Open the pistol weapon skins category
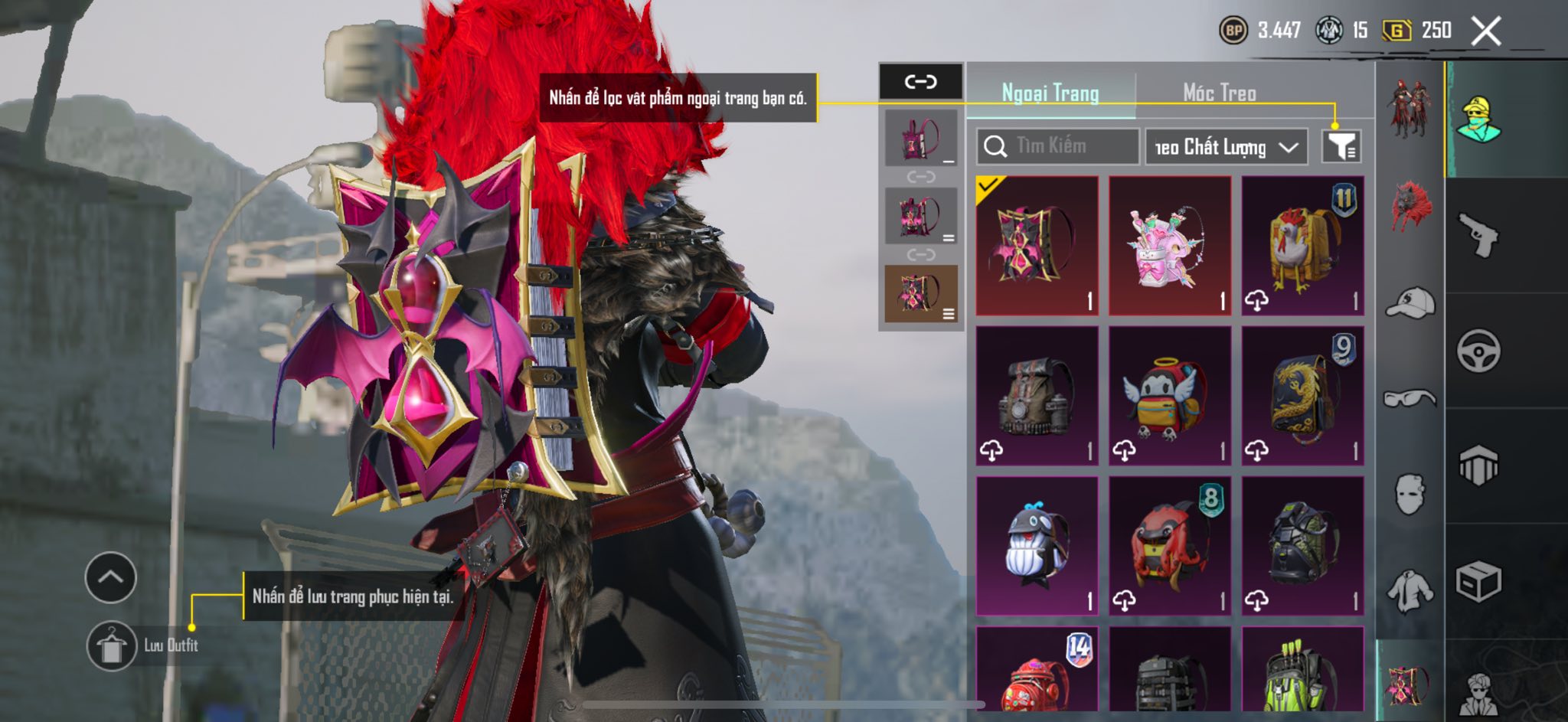This screenshot has height=722, width=1568. [1478, 235]
